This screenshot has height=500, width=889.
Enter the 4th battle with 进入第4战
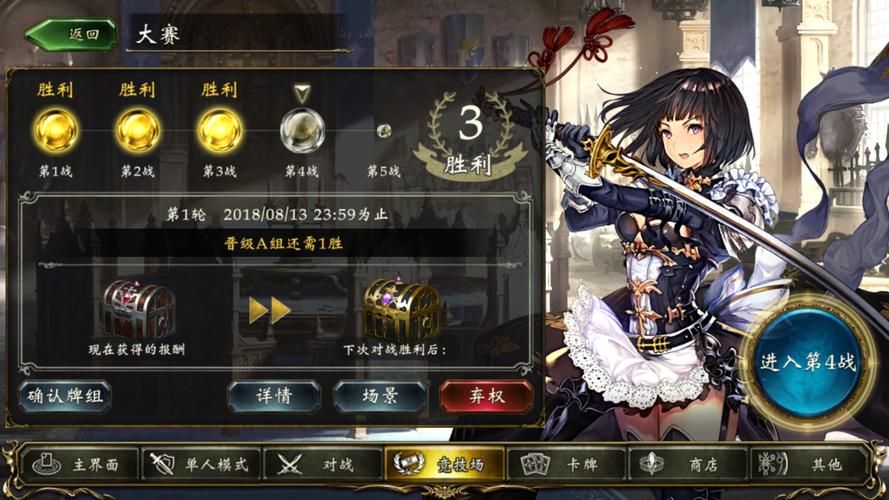pyautogui.click(x=806, y=362)
